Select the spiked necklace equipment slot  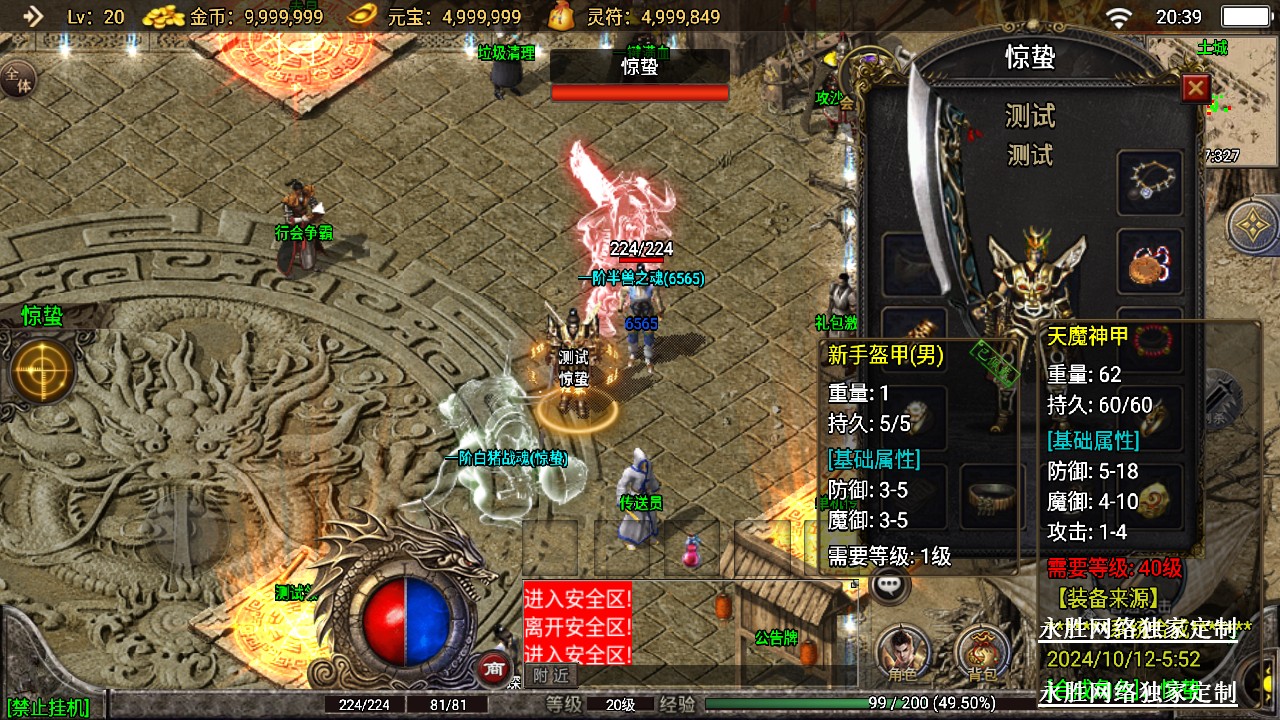[x=1150, y=181]
